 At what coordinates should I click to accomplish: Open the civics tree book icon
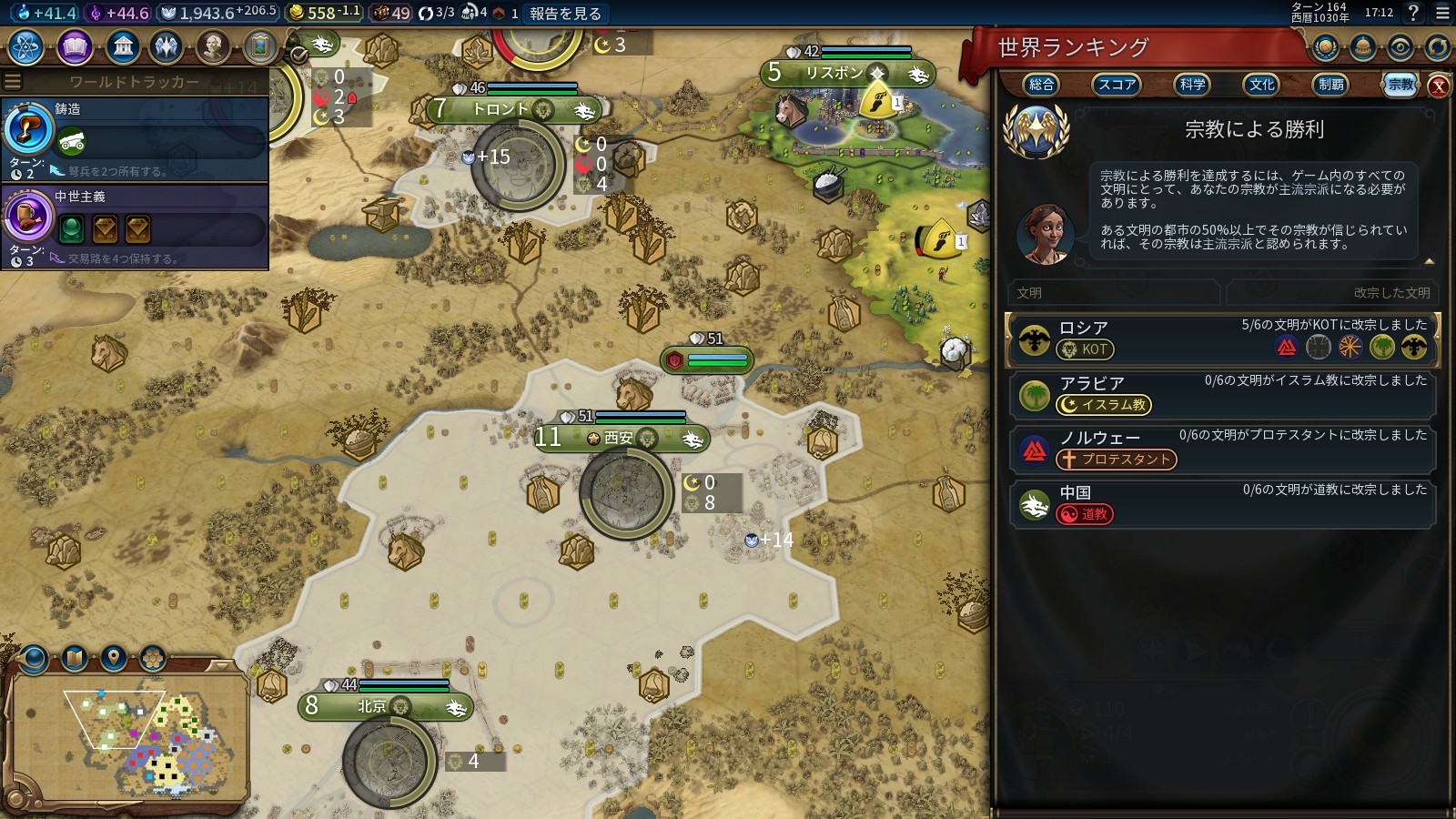(x=75, y=47)
